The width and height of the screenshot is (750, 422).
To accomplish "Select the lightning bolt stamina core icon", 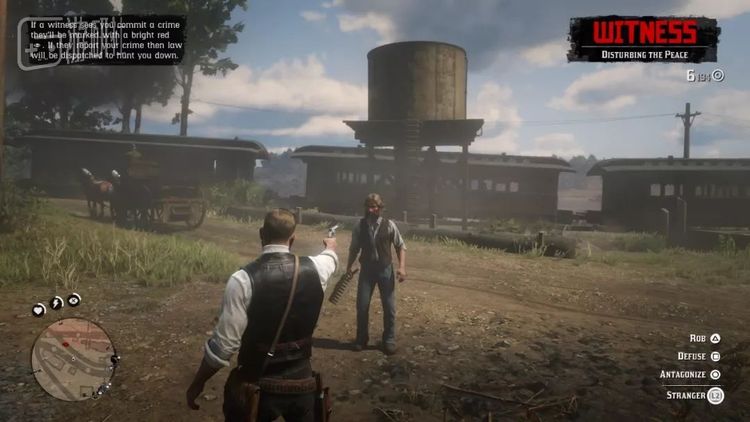I will 57,303.
